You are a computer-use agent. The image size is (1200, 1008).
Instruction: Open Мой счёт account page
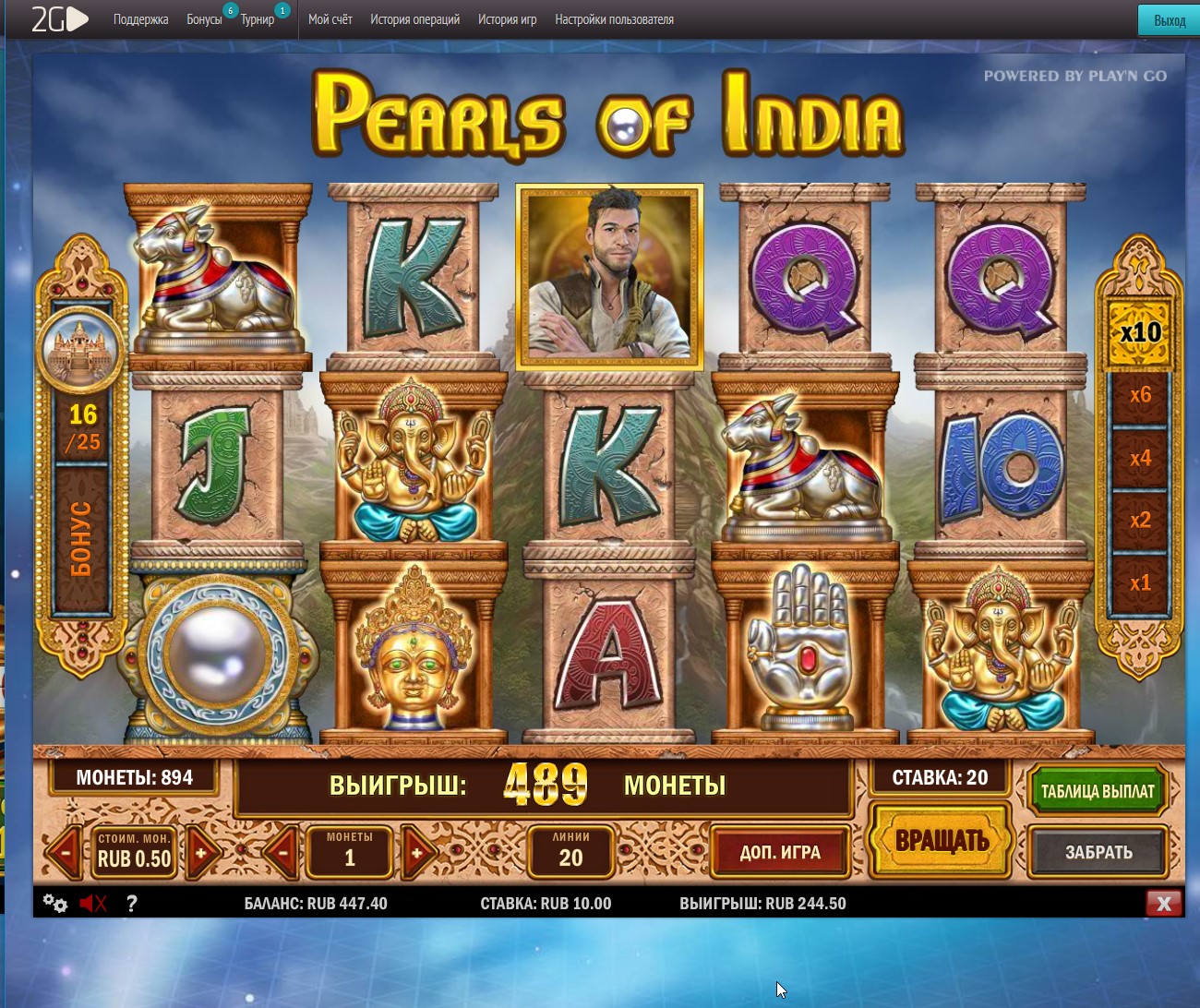click(330, 19)
